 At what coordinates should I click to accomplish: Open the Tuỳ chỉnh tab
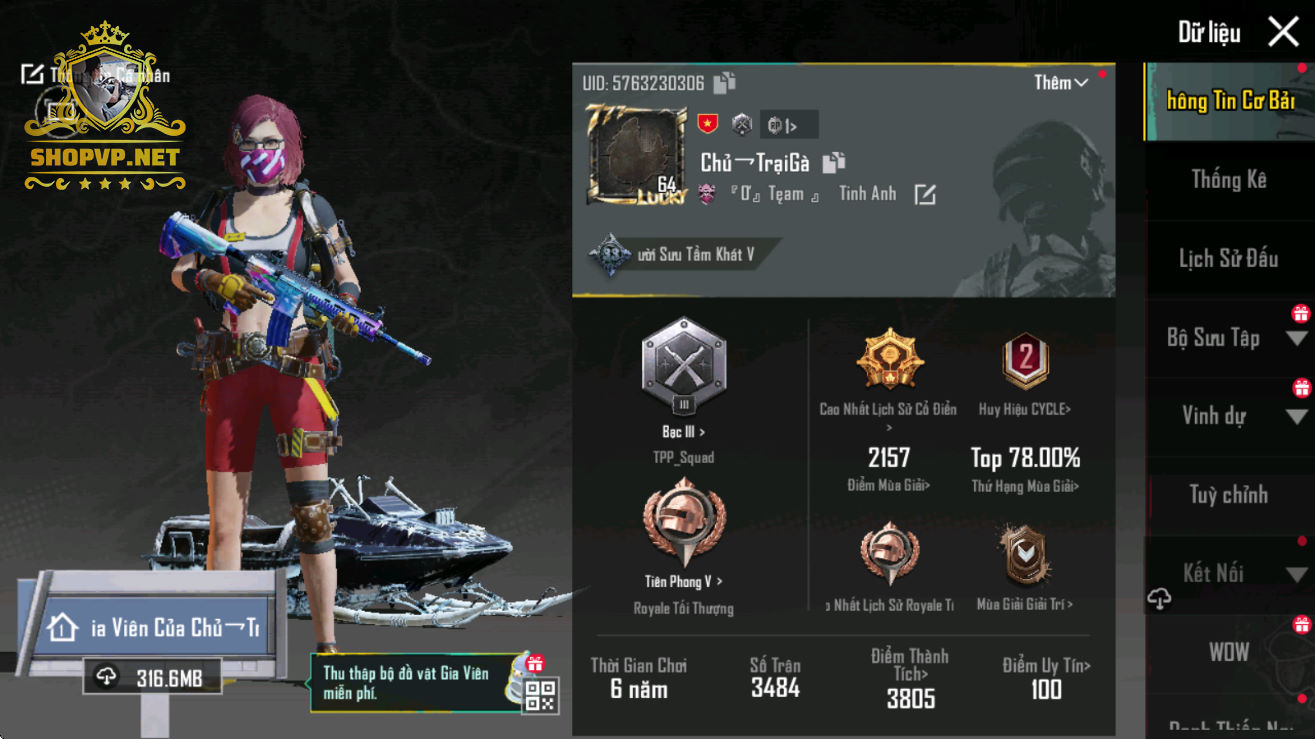click(1228, 495)
